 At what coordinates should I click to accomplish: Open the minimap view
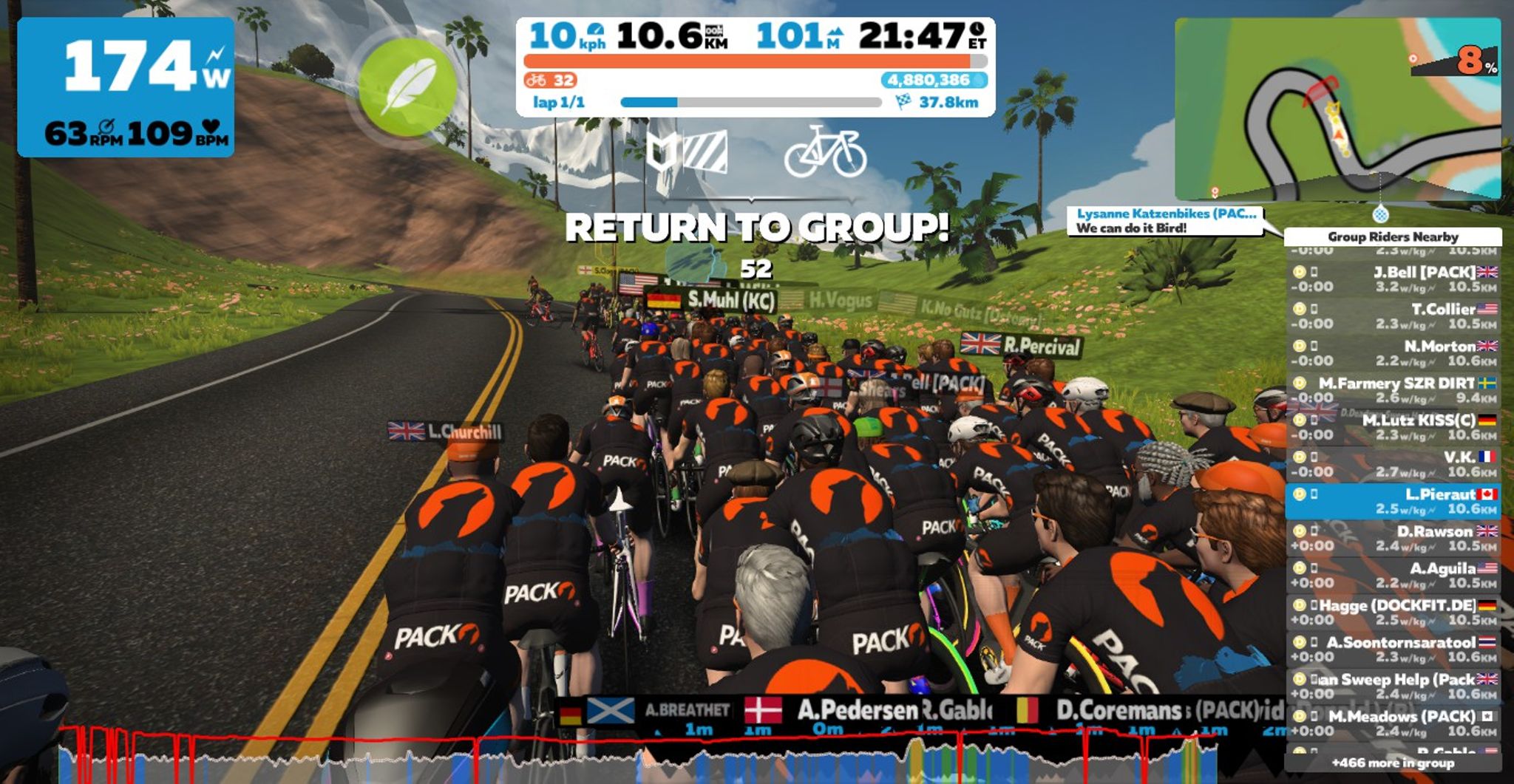(x=1337, y=109)
